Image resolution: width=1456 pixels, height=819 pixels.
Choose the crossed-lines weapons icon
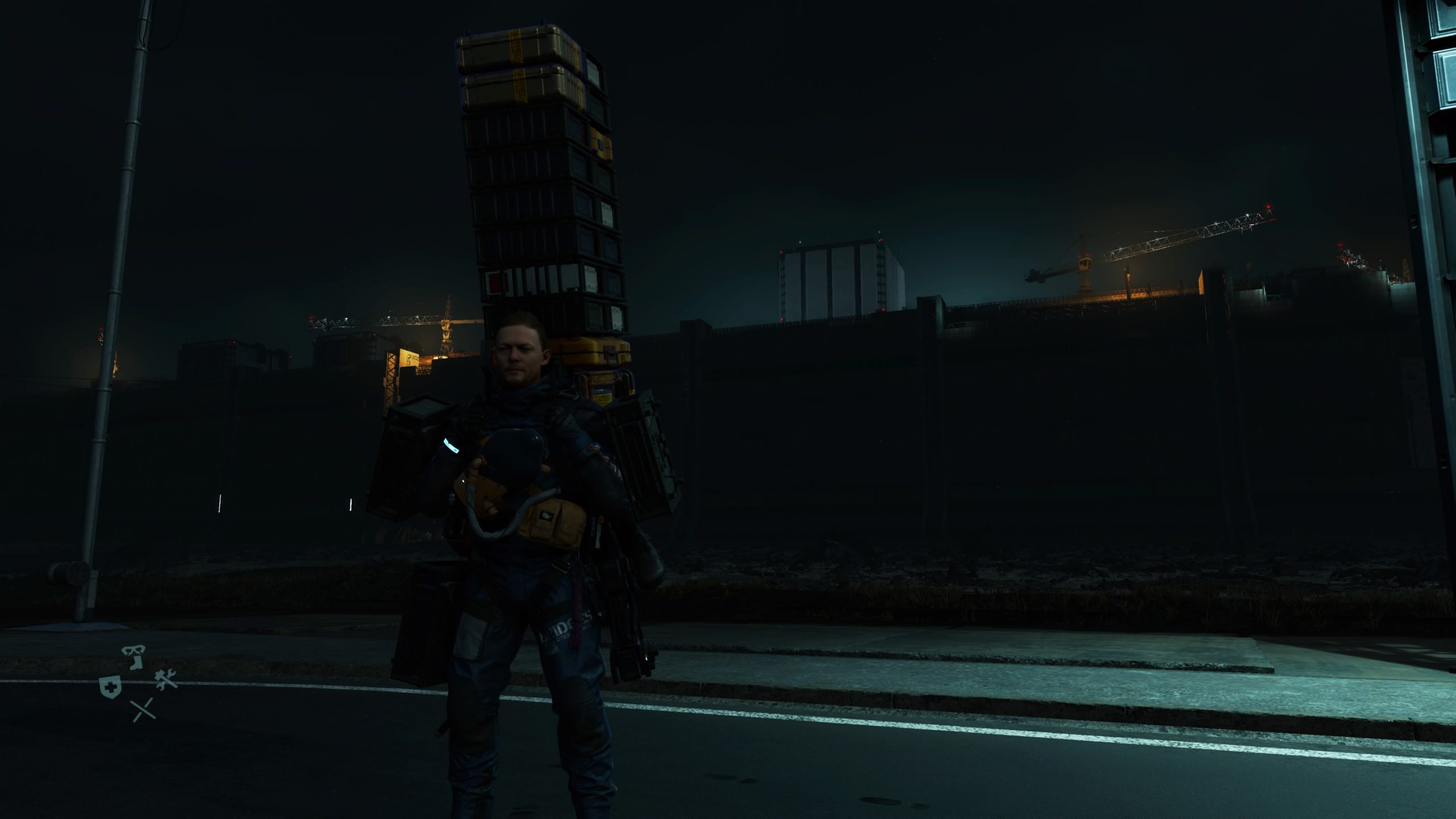point(143,710)
